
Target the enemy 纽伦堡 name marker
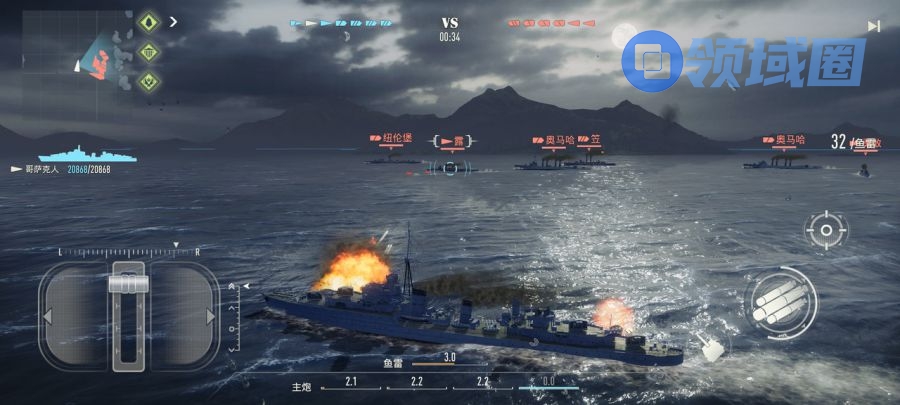coord(398,139)
